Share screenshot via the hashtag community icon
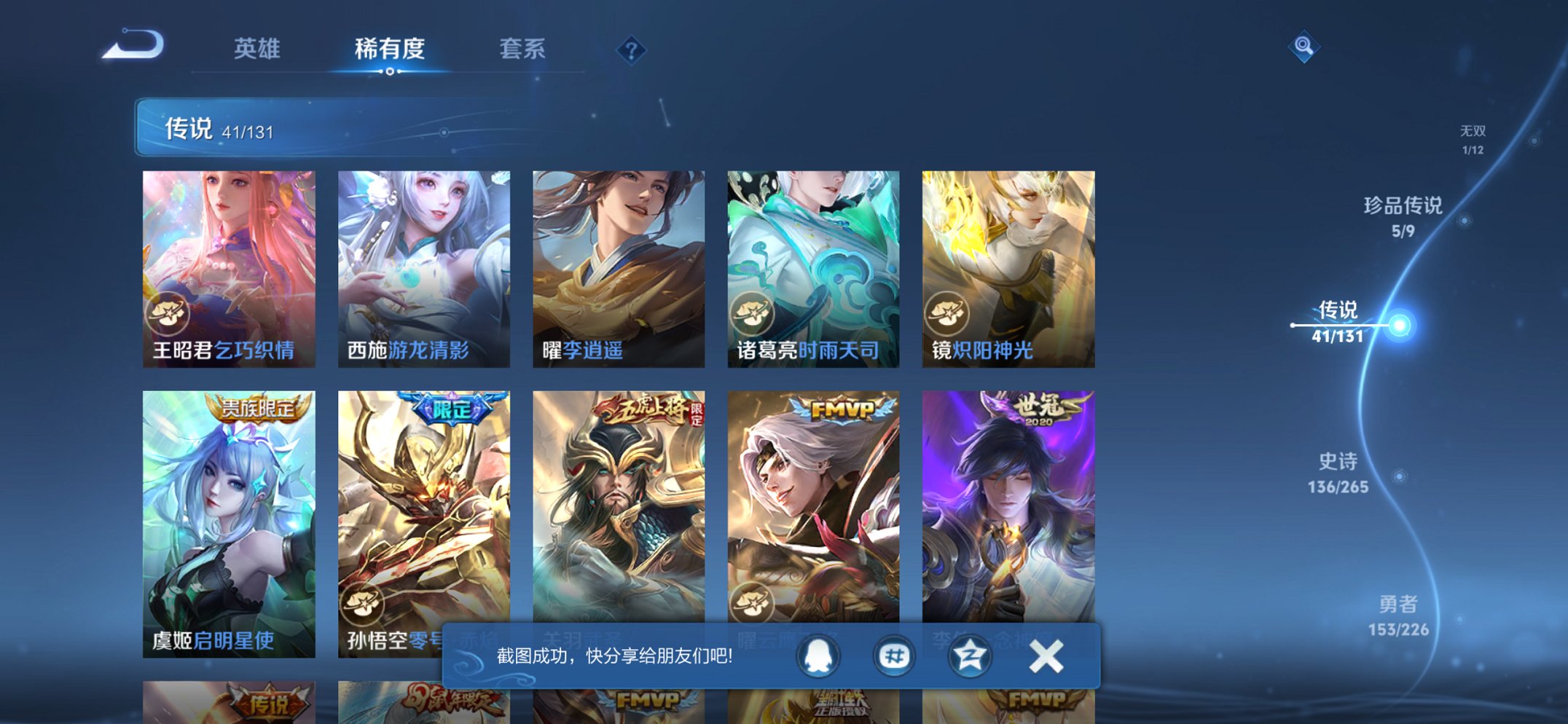This screenshot has width=1568, height=724. pyautogui.click(x=894, y=655)
